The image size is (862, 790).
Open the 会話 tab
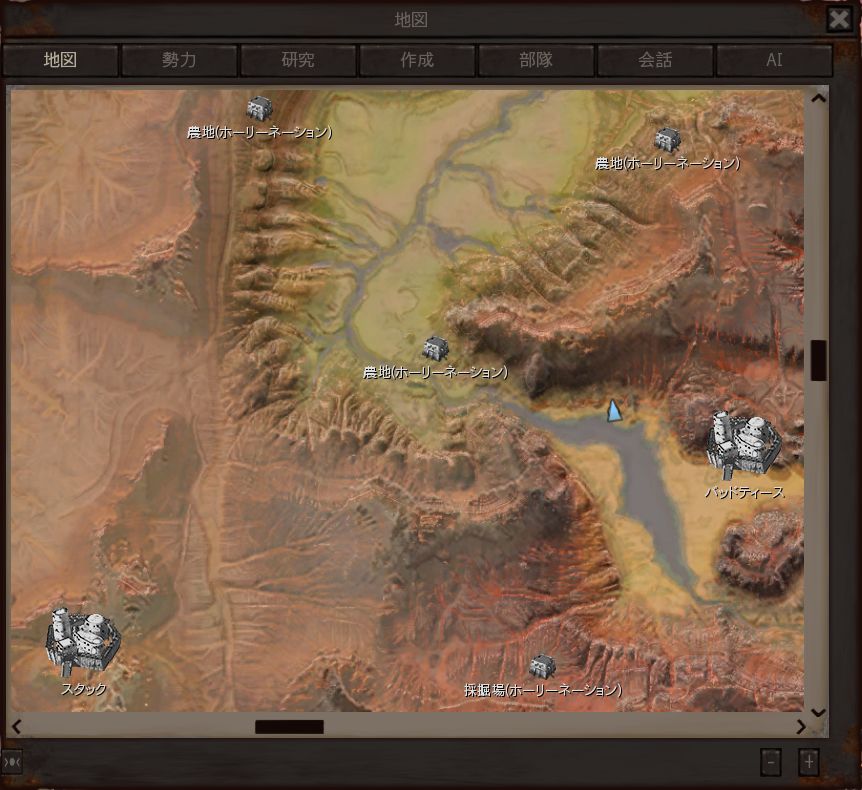[655, 60]
